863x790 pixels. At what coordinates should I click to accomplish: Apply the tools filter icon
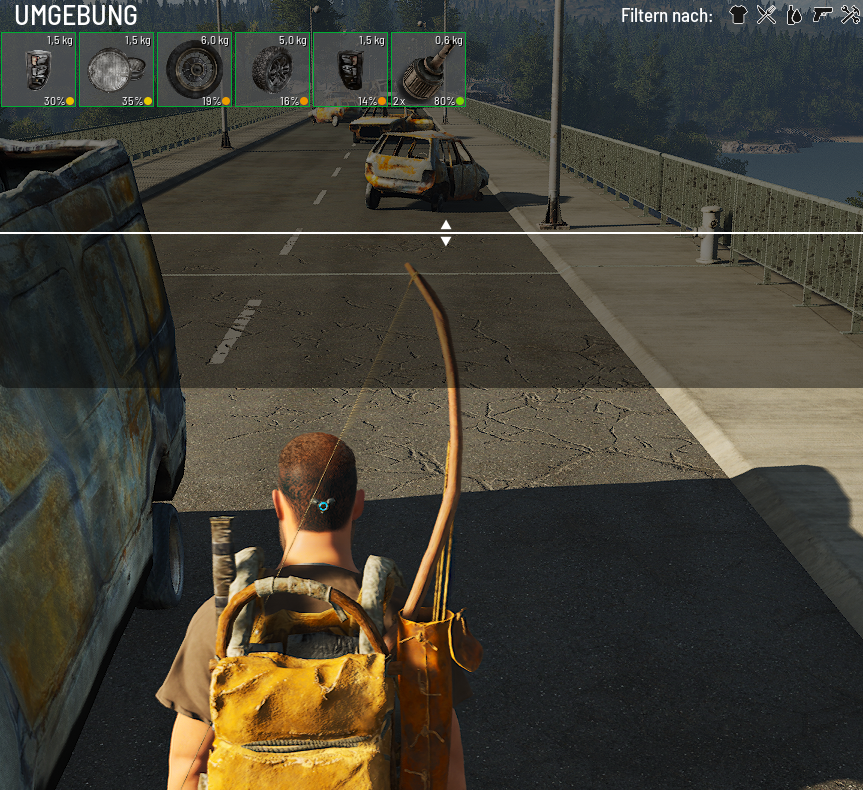(850, 15)
